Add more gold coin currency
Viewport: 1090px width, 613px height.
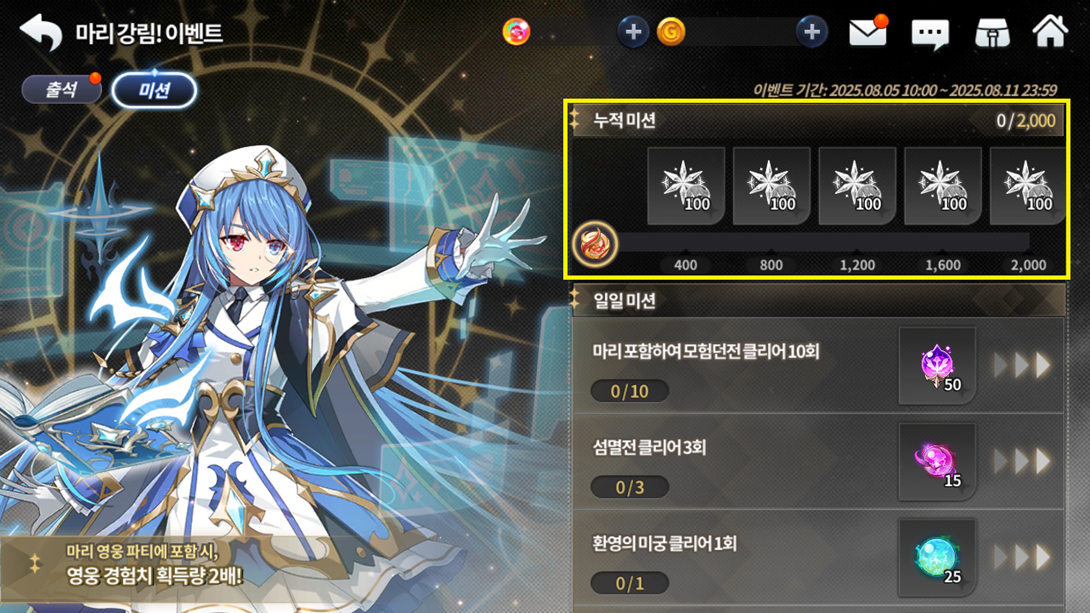click(811, 32)
